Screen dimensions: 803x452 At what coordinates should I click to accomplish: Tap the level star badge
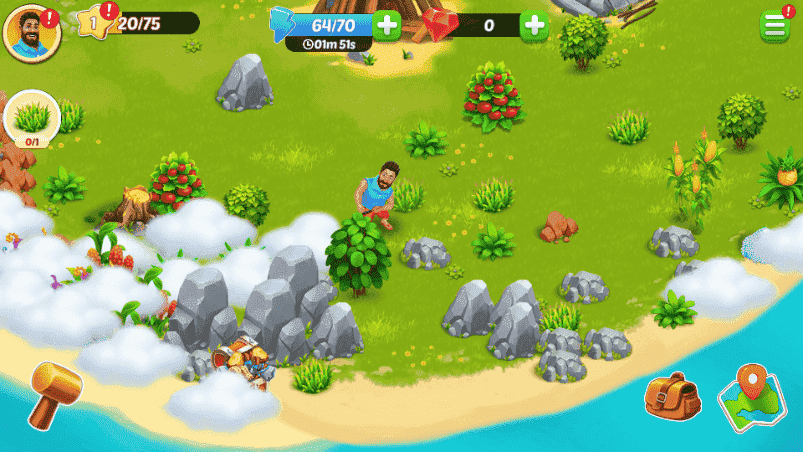click(91, 21)
